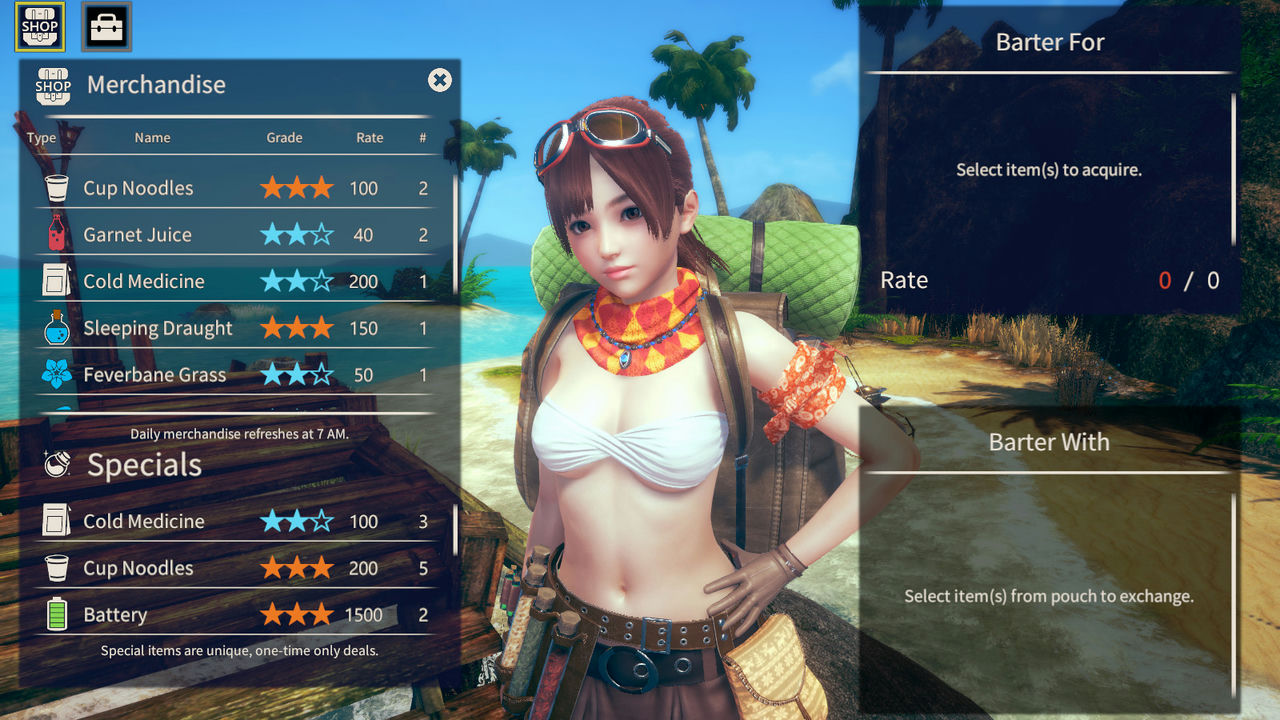Viewport: 1280px width, 720px height.
Task: Click the Cup Noodles cup icon
Action: pyautogui.click(x=55, y=187)
